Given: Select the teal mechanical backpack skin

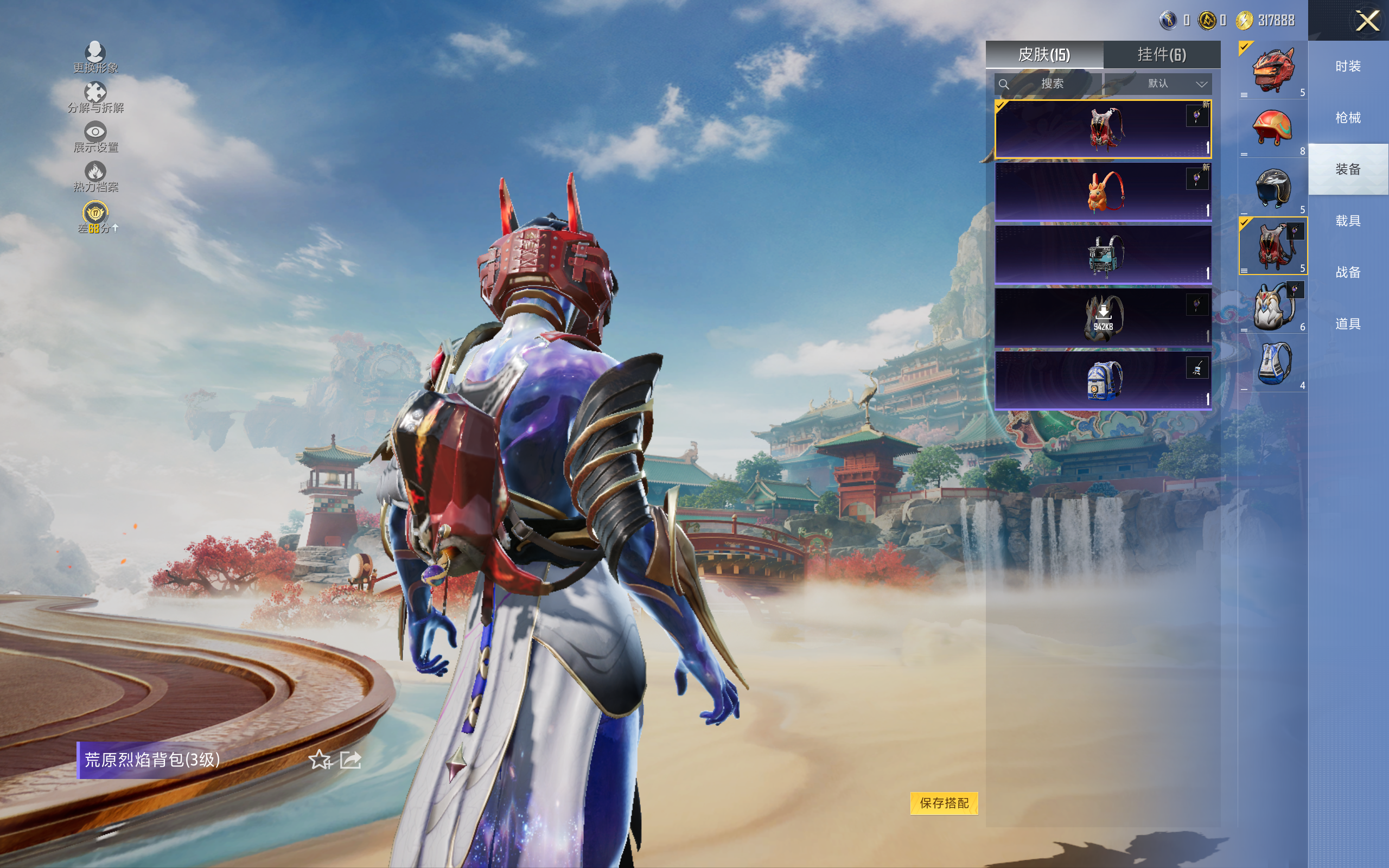Looking at the screenshot, I should click(1103, 255).
